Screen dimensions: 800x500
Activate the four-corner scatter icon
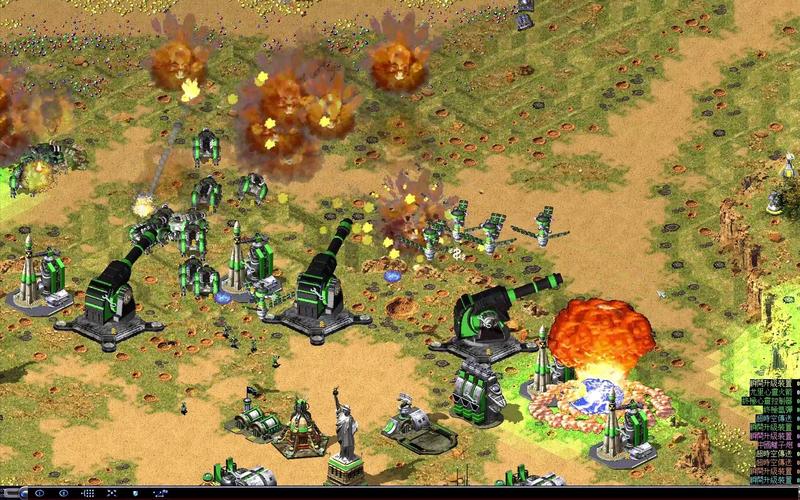111,493
